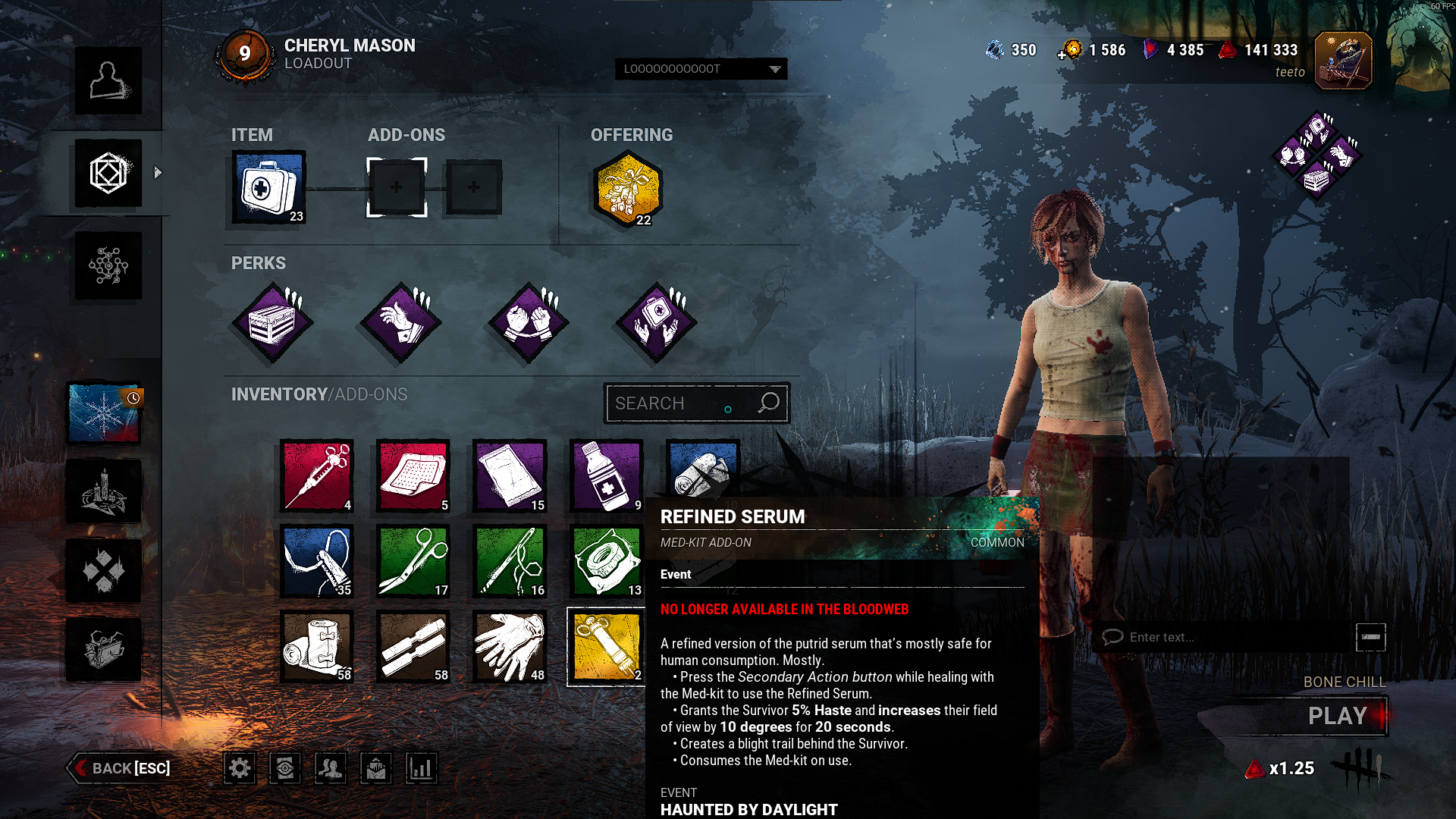Select the scissors add-on
The image size is (1456, 819).
coord(413,561)
